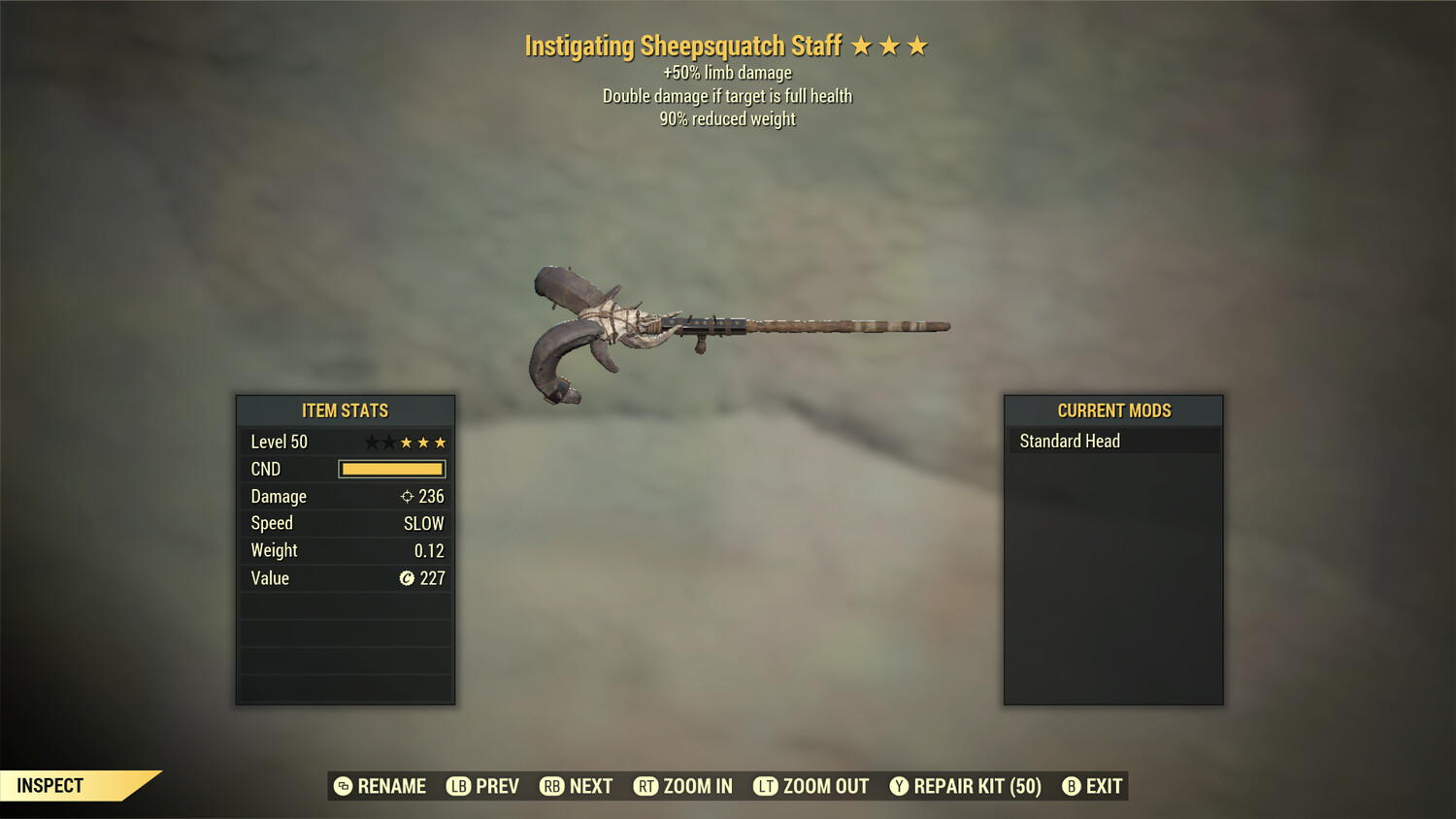
Task: Show the next item with Next
Action: coord(577,786)
